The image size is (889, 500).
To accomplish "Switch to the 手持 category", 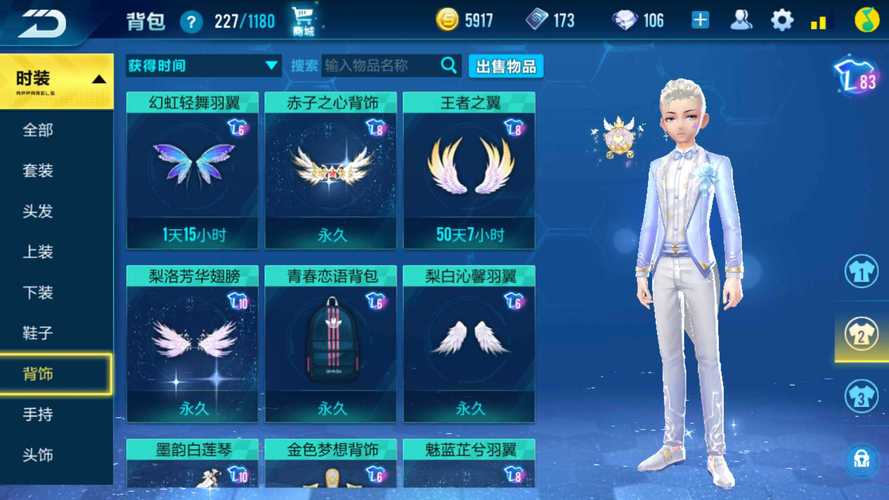I will (38, 414).
